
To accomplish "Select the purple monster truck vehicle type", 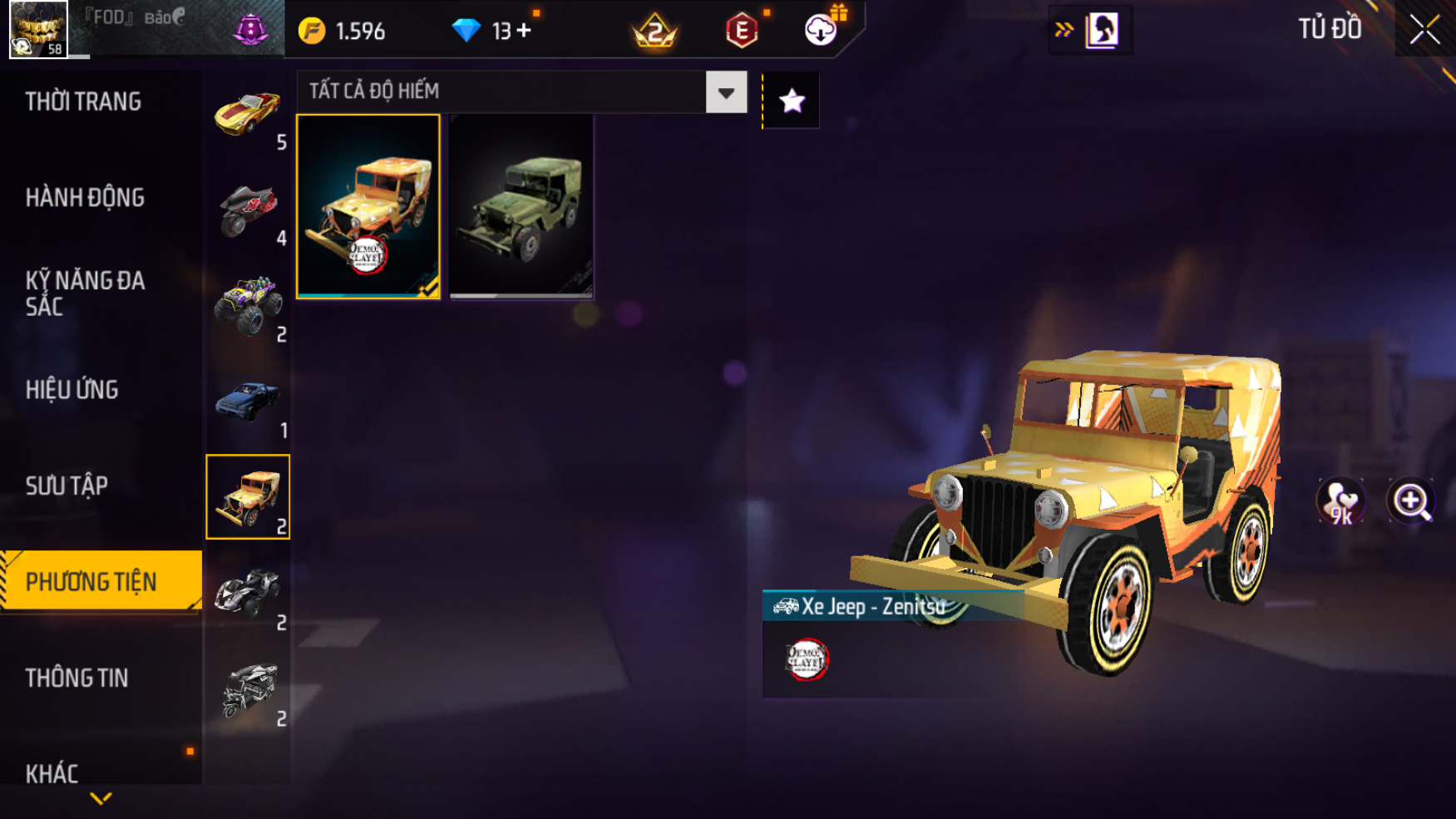I will [248, 306].
